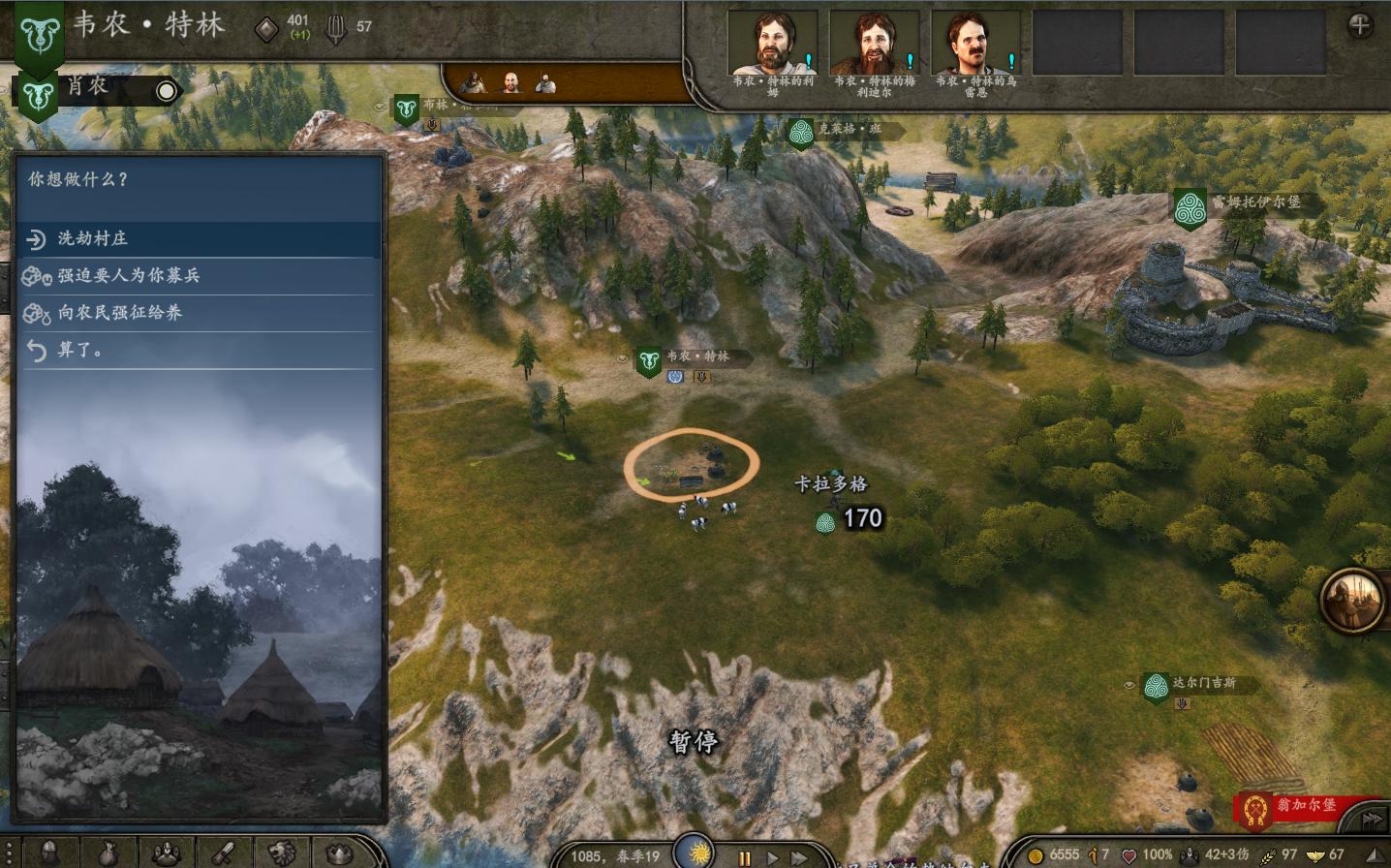The width and height of the screenshot is (1391, 868).
Task: Open the character helmet icon screen
Action: 48,852
